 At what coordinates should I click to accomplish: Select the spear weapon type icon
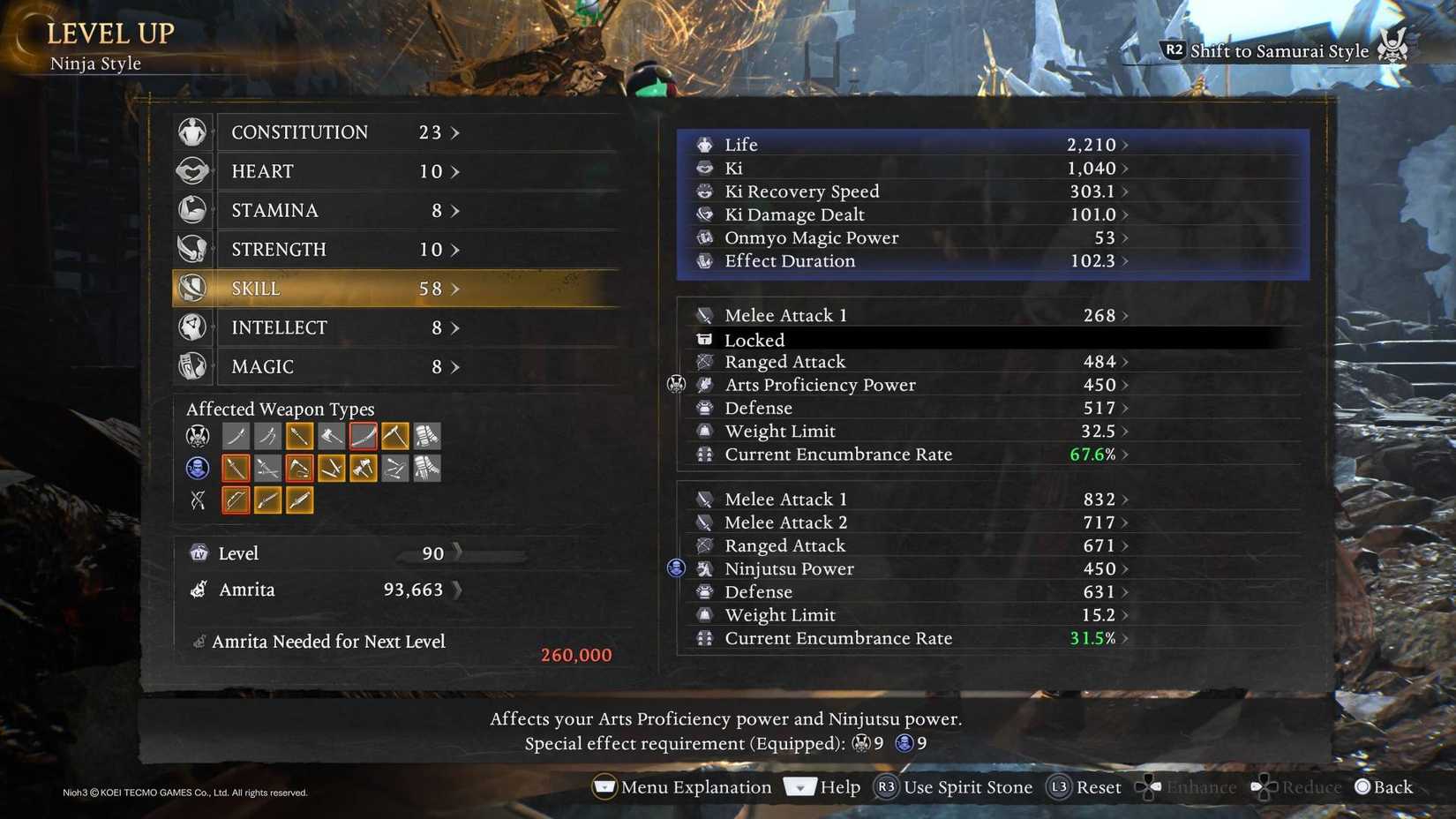(299, 435)
